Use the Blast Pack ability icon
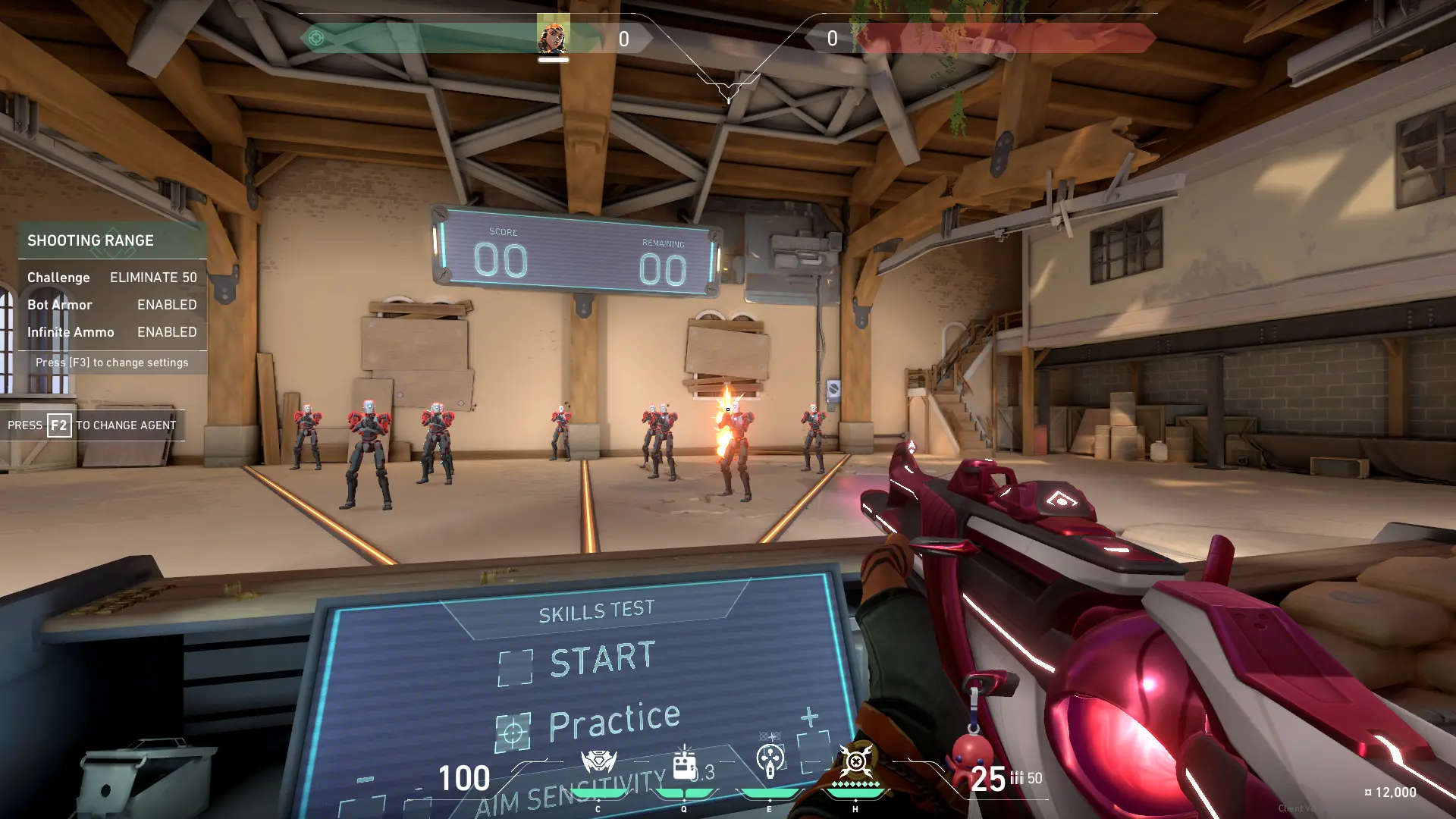Viewport: 1456px width, 819px height. coord(684,764)
